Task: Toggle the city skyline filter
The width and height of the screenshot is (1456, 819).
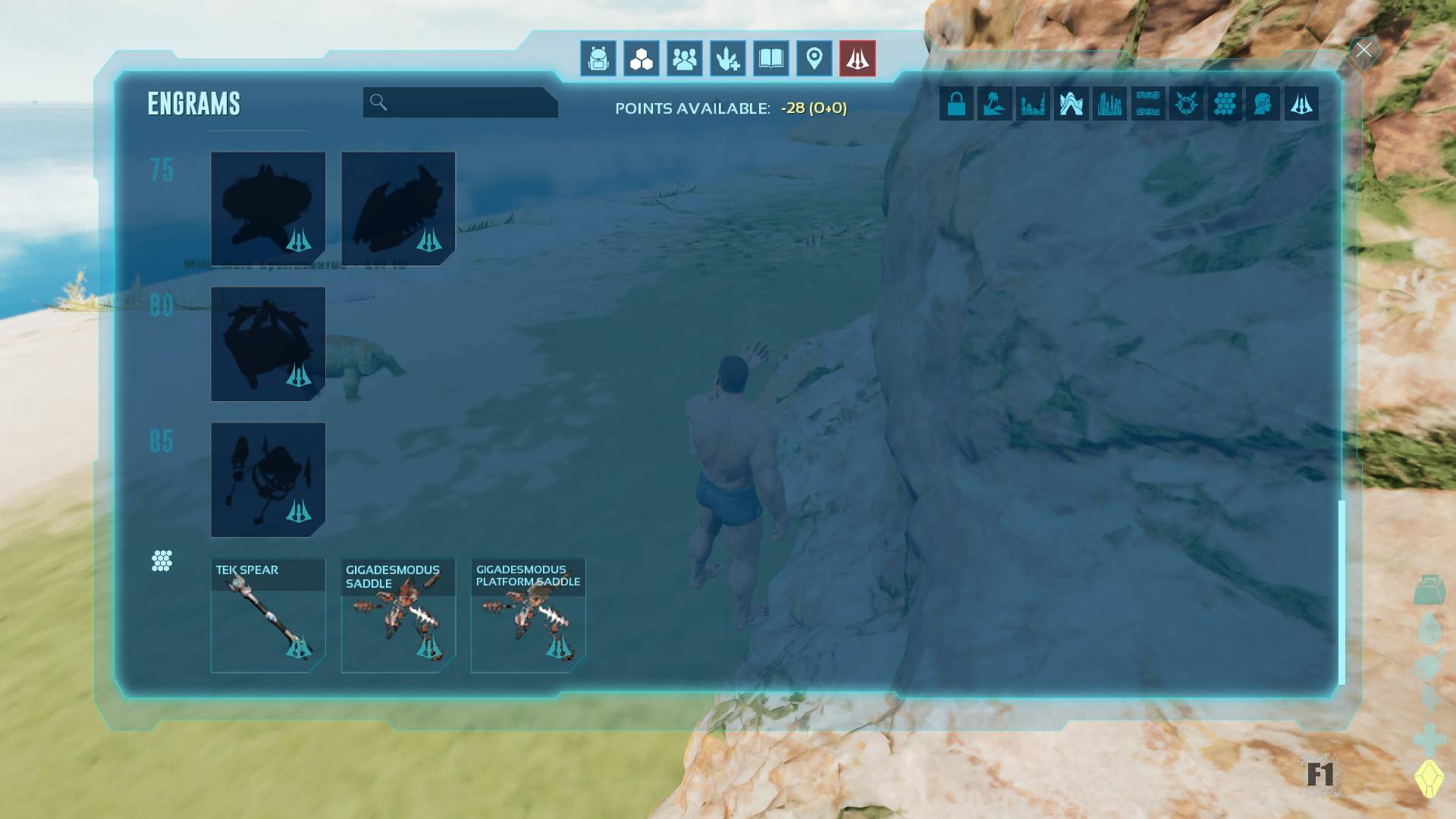Action: tap(1109, 104)
